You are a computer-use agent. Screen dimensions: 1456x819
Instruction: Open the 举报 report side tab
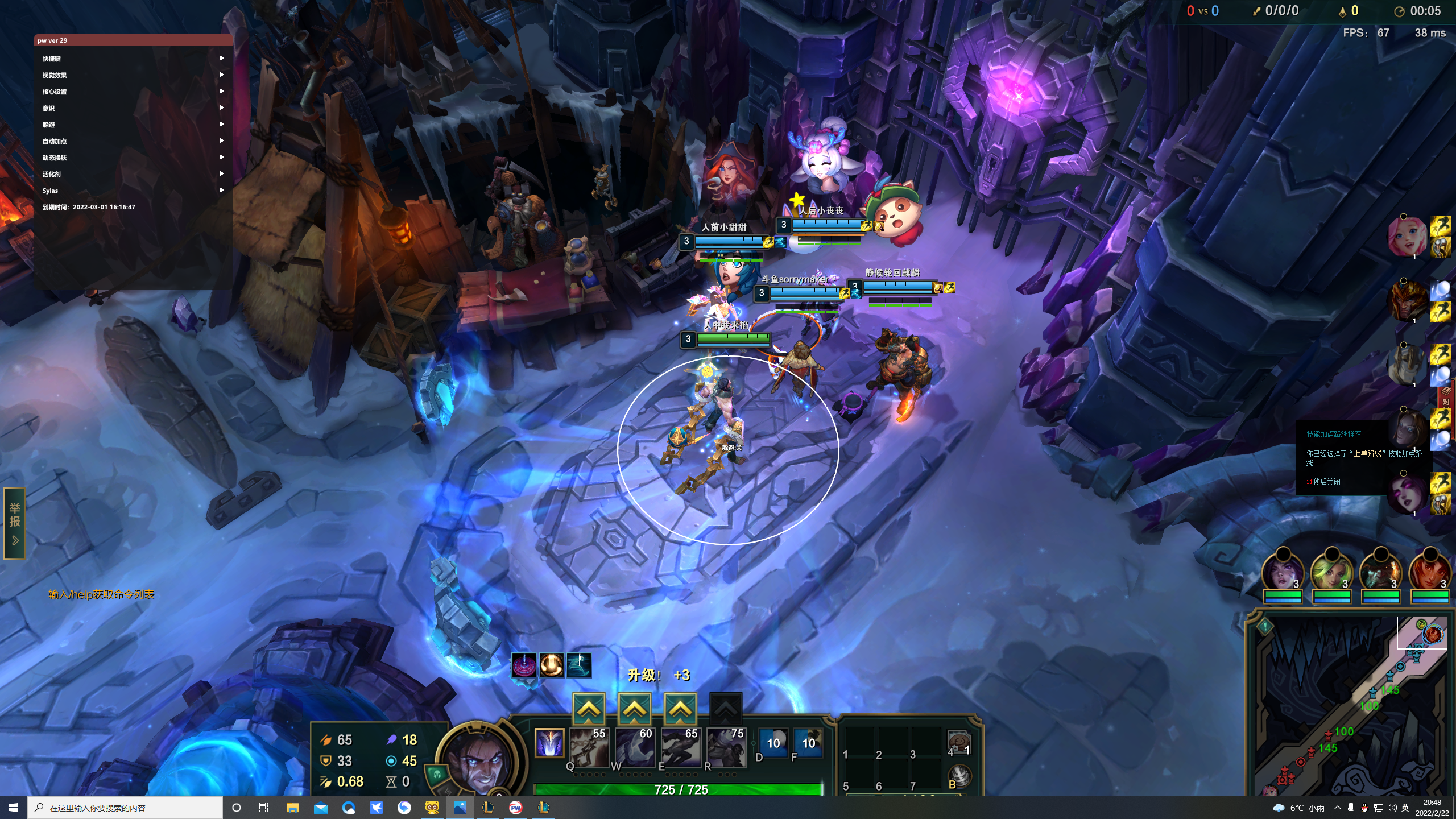pos(15,523)
